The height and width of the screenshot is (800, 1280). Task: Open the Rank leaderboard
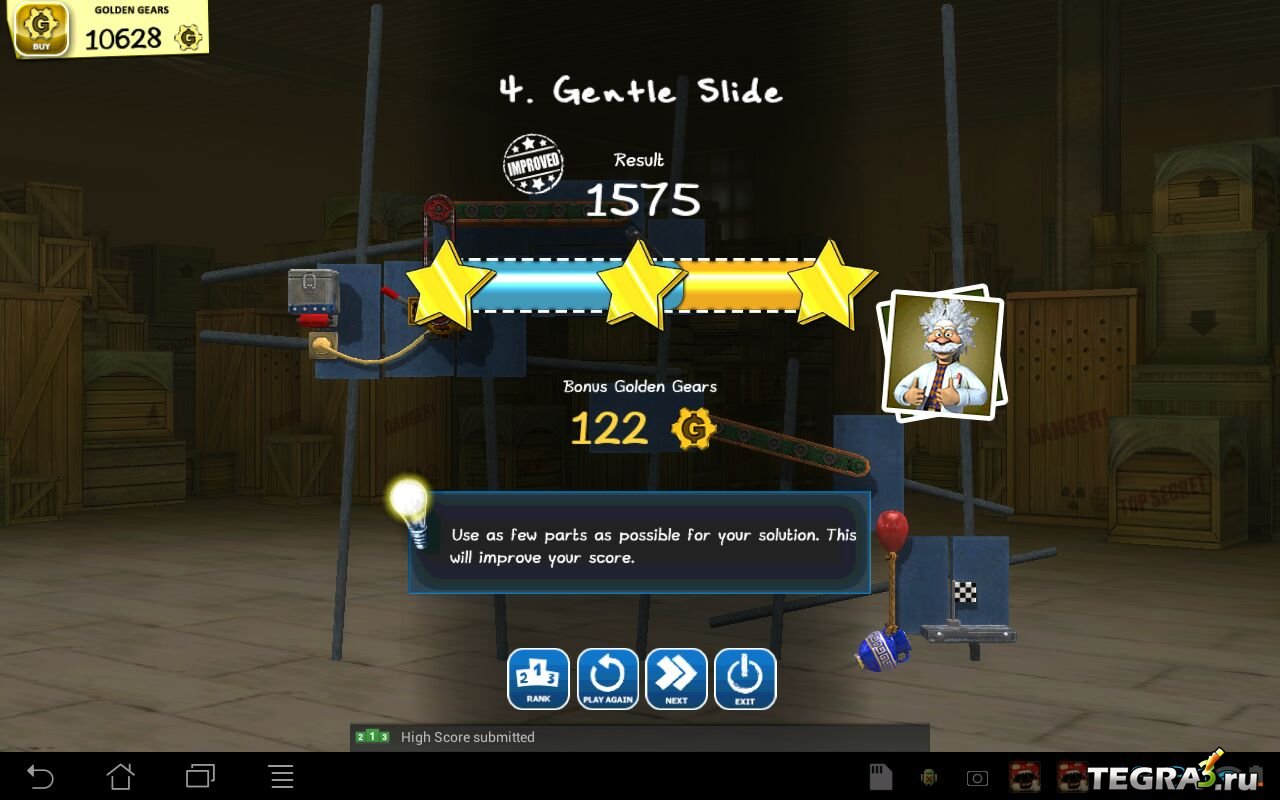[x=538, y=679]
